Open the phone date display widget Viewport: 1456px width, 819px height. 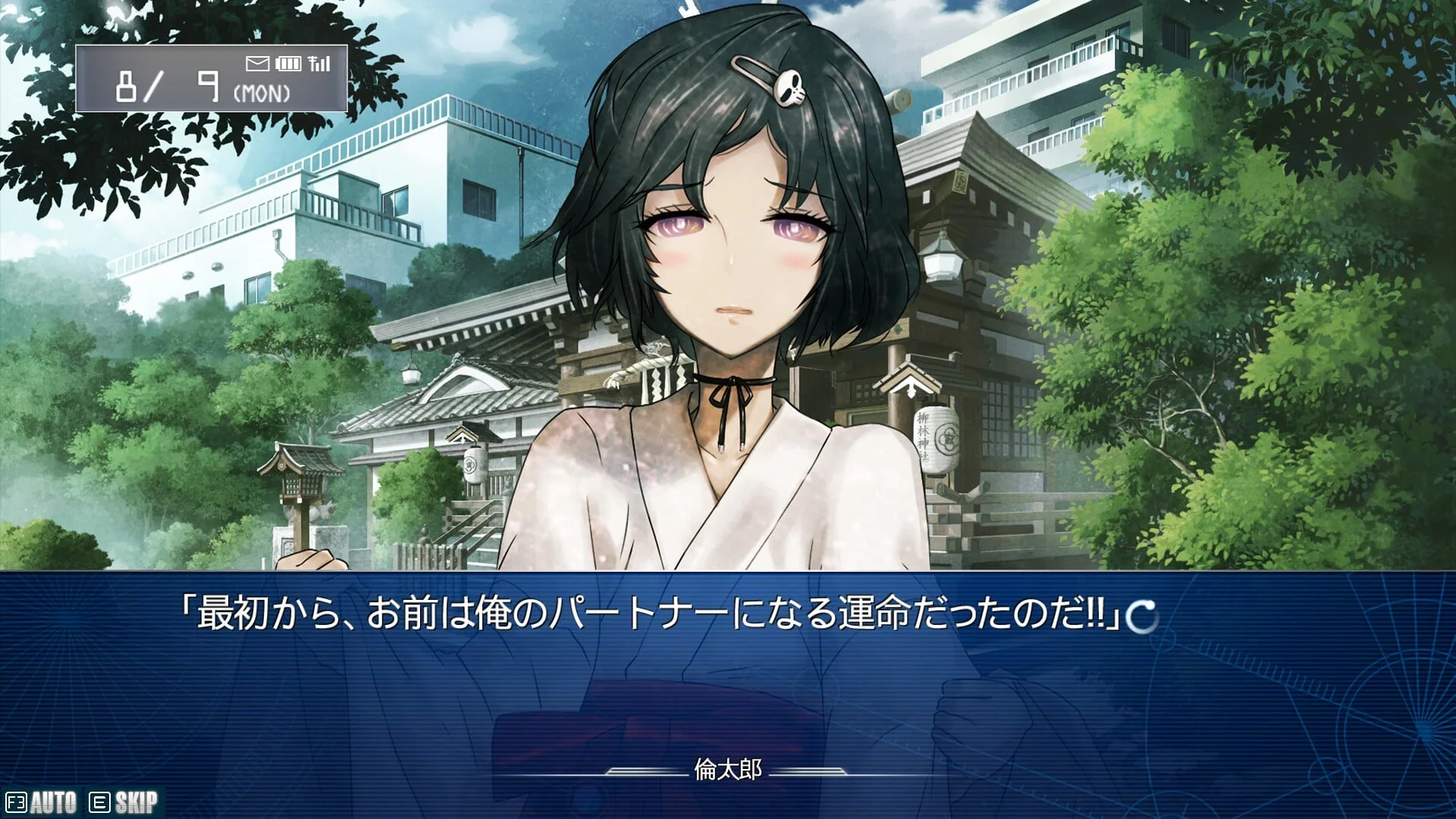[211, 79]
